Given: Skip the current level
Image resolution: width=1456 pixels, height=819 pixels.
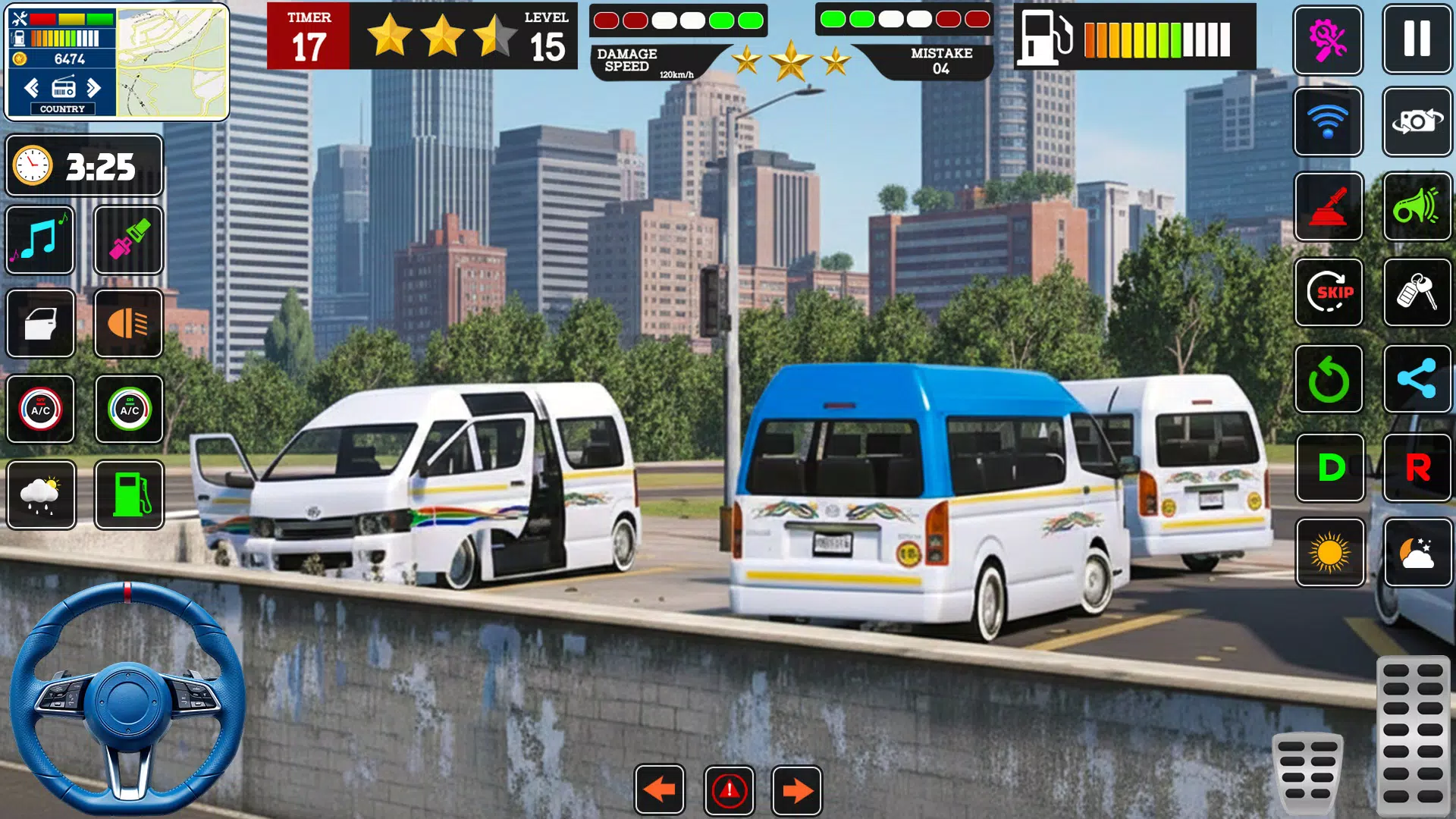Looking at the screenshot, I should 1329,292.
